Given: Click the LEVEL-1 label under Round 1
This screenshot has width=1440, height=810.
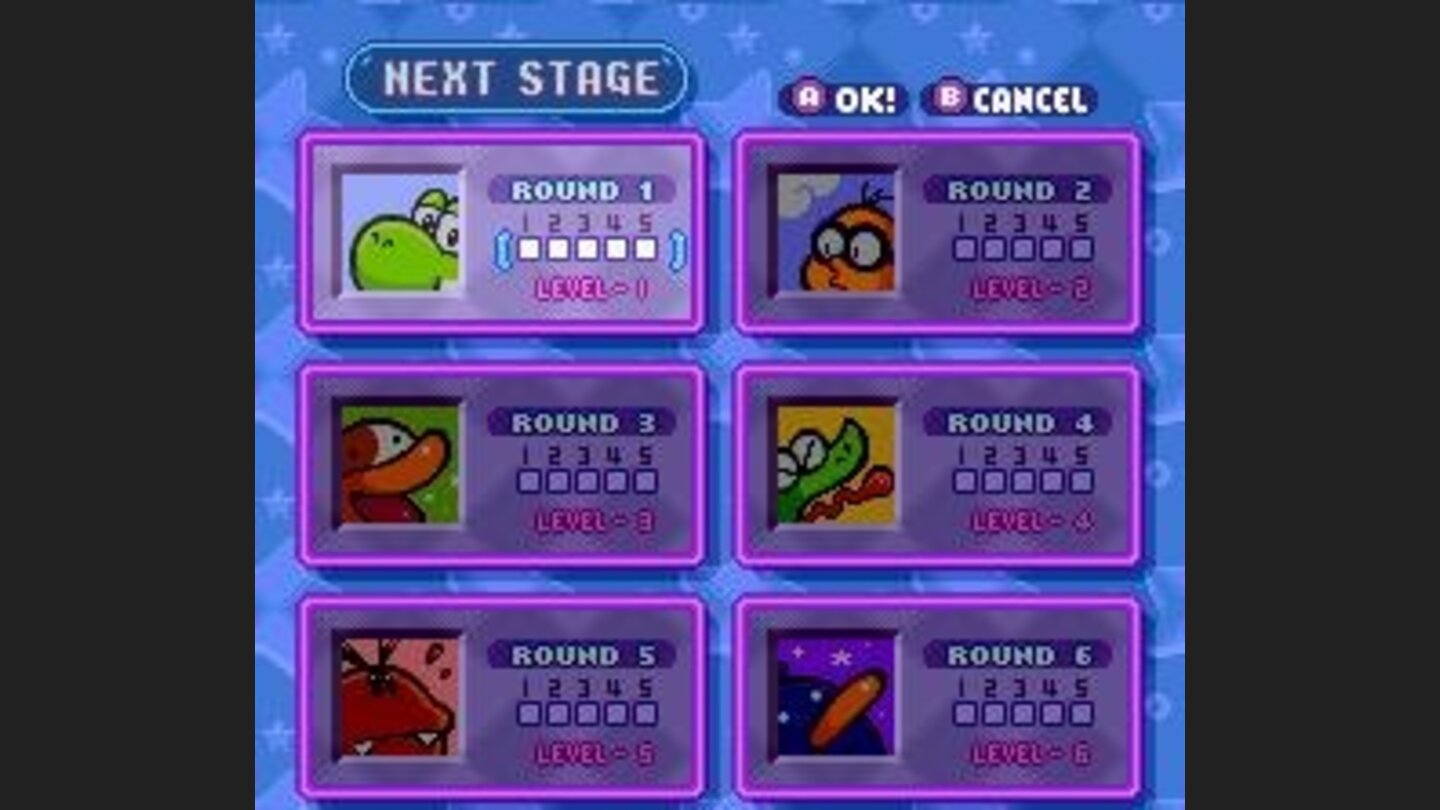Looking at the screenshot, I should point(590,287).
